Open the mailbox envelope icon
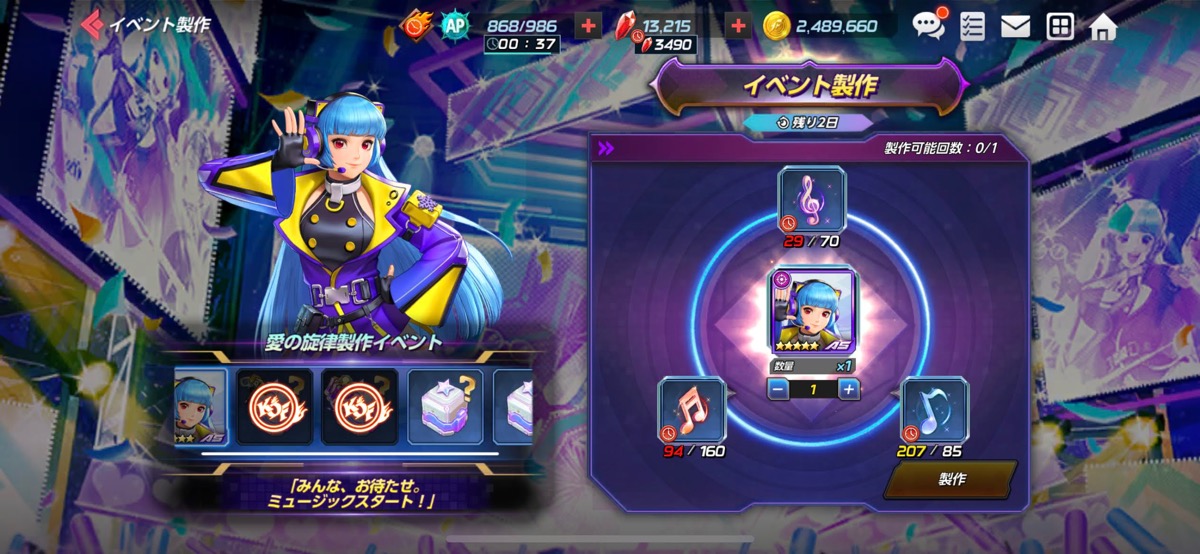1200x554 pixels. [1015, 26]
